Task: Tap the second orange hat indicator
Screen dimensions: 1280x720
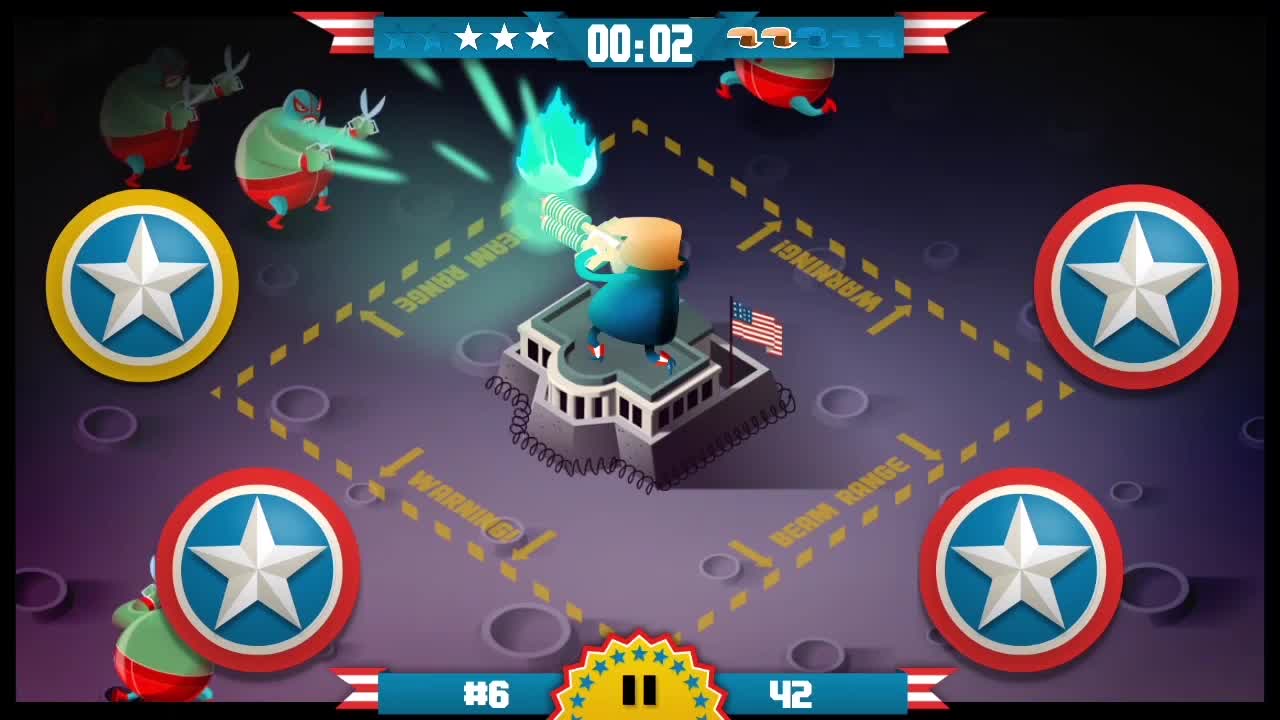Action: click(x=778, y=38)
